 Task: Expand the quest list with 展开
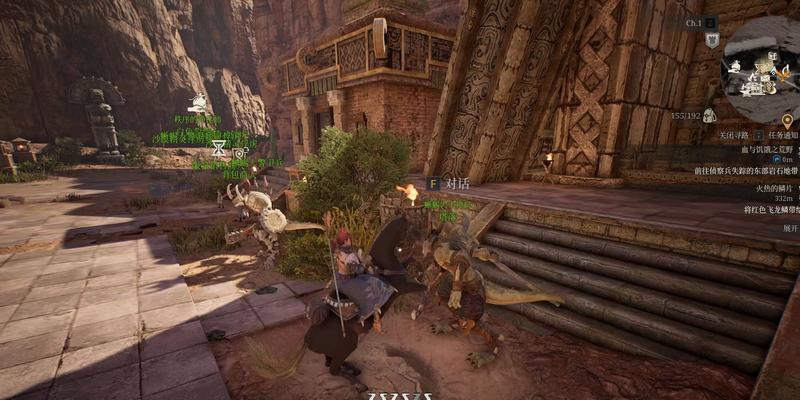790,228
